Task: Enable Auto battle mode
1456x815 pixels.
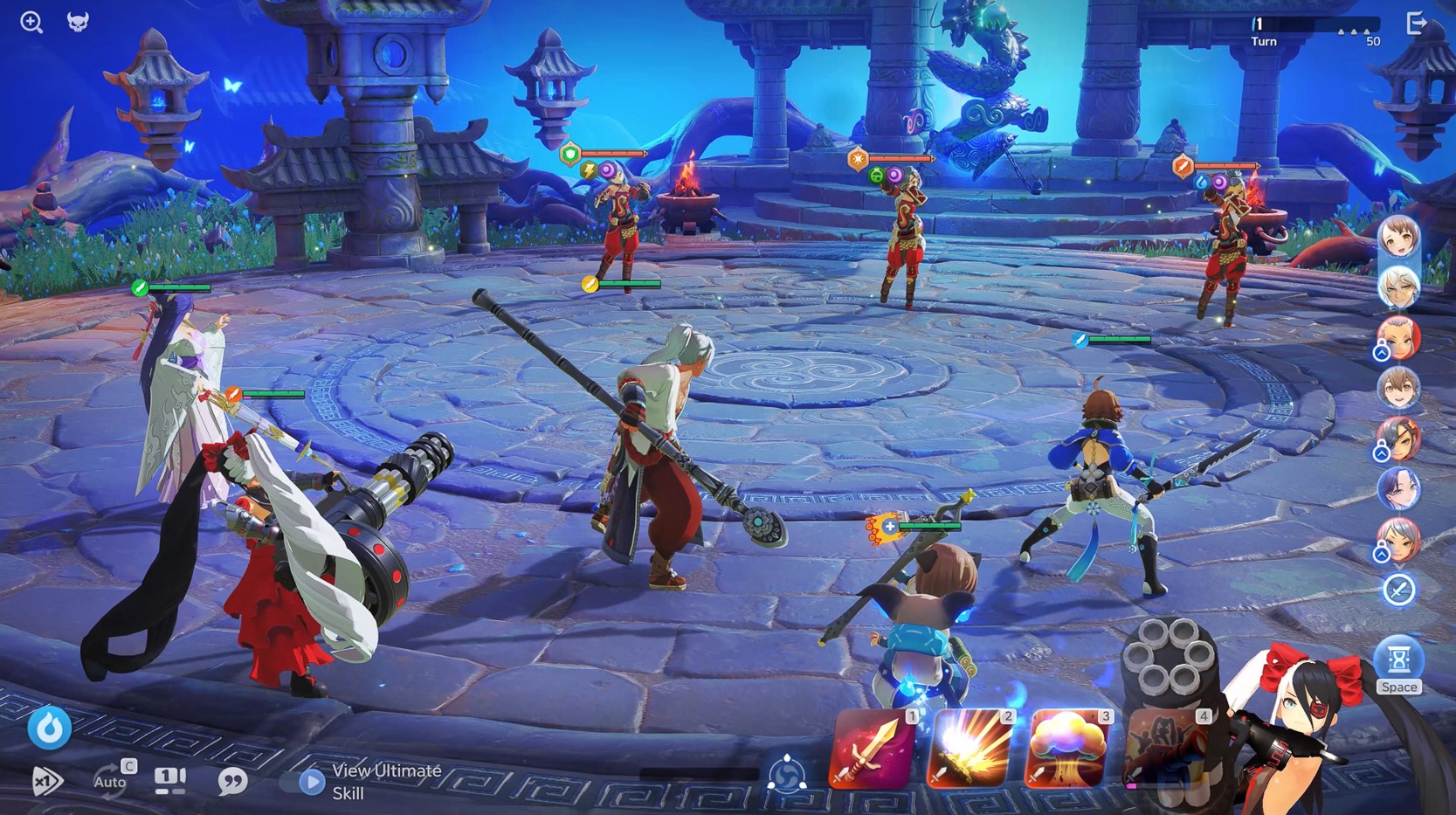Action: (x=111, y=780)
